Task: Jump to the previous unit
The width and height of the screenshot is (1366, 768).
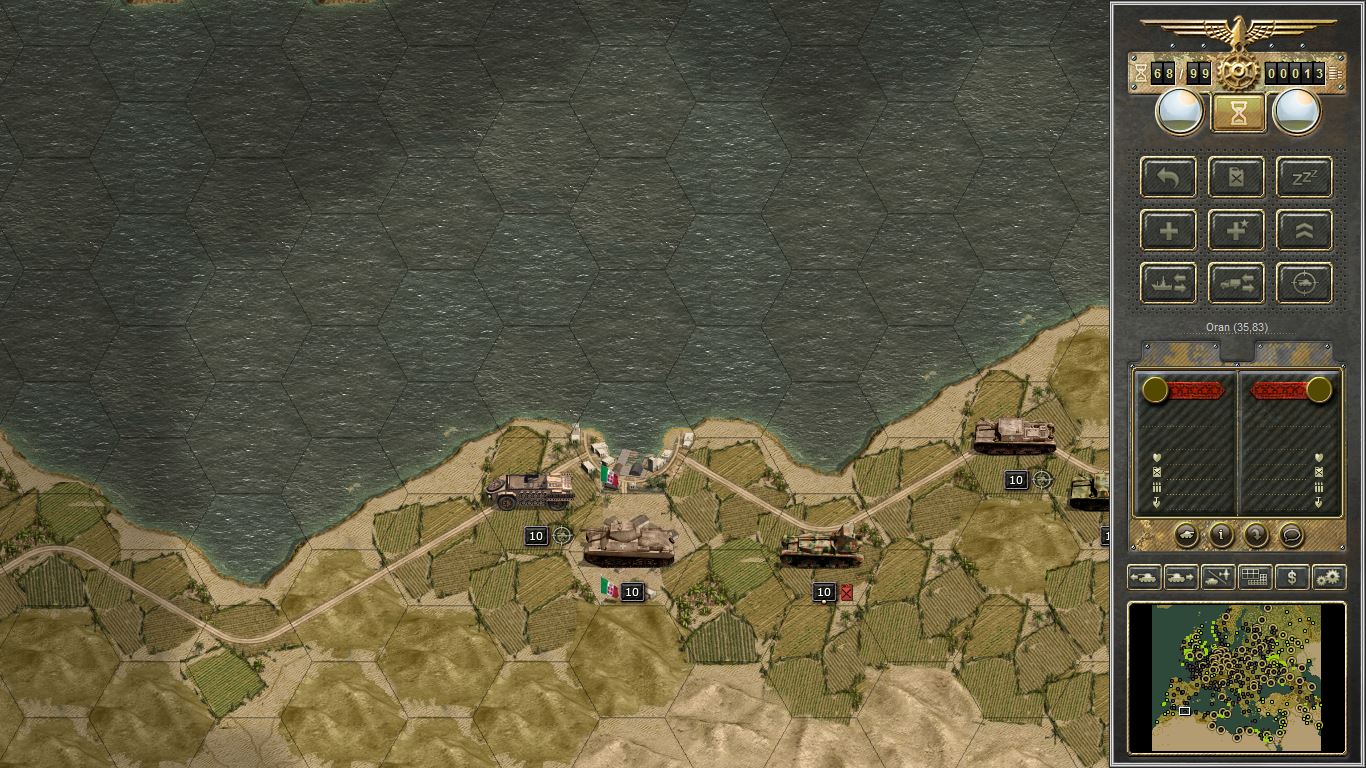Action: pos(1143,577)
